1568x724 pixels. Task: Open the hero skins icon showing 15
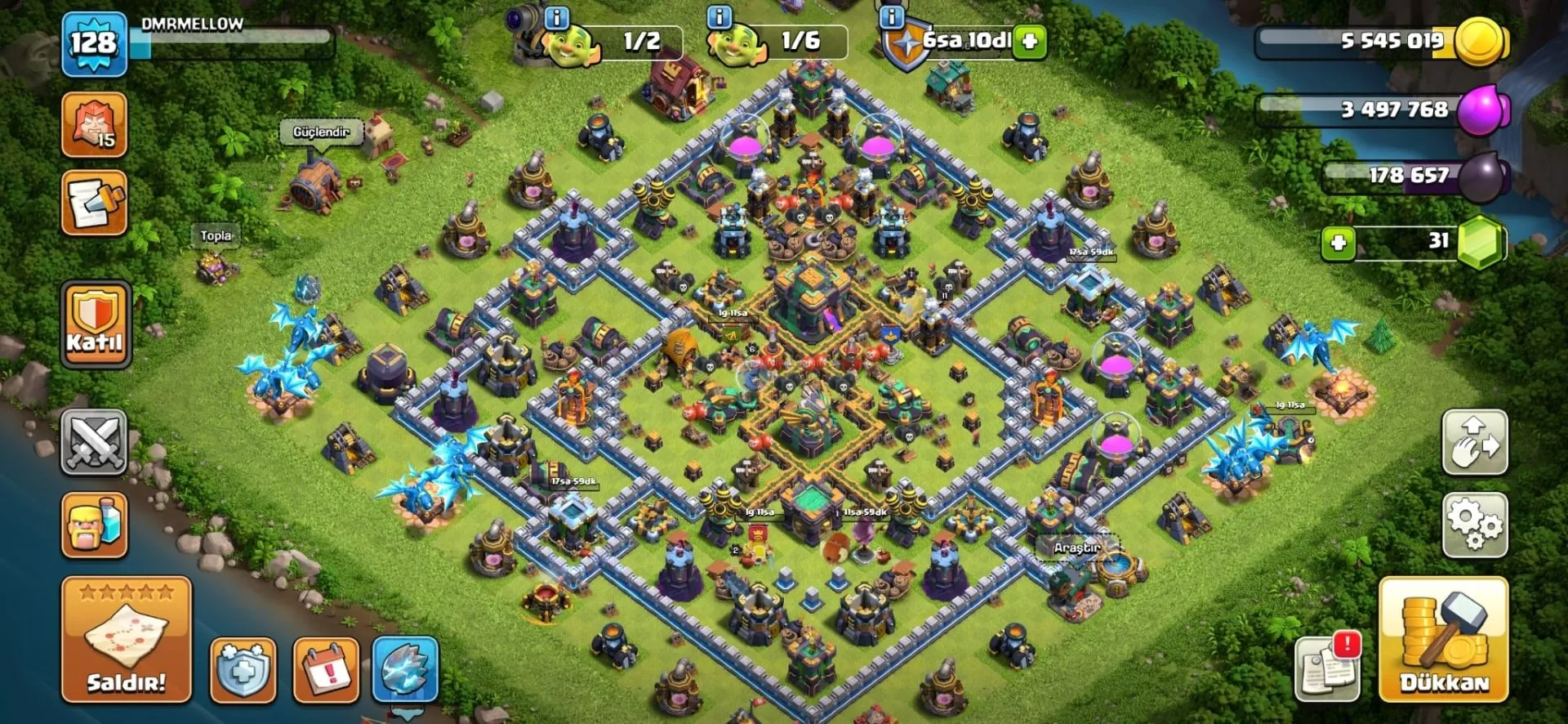(x=94, y=124)
